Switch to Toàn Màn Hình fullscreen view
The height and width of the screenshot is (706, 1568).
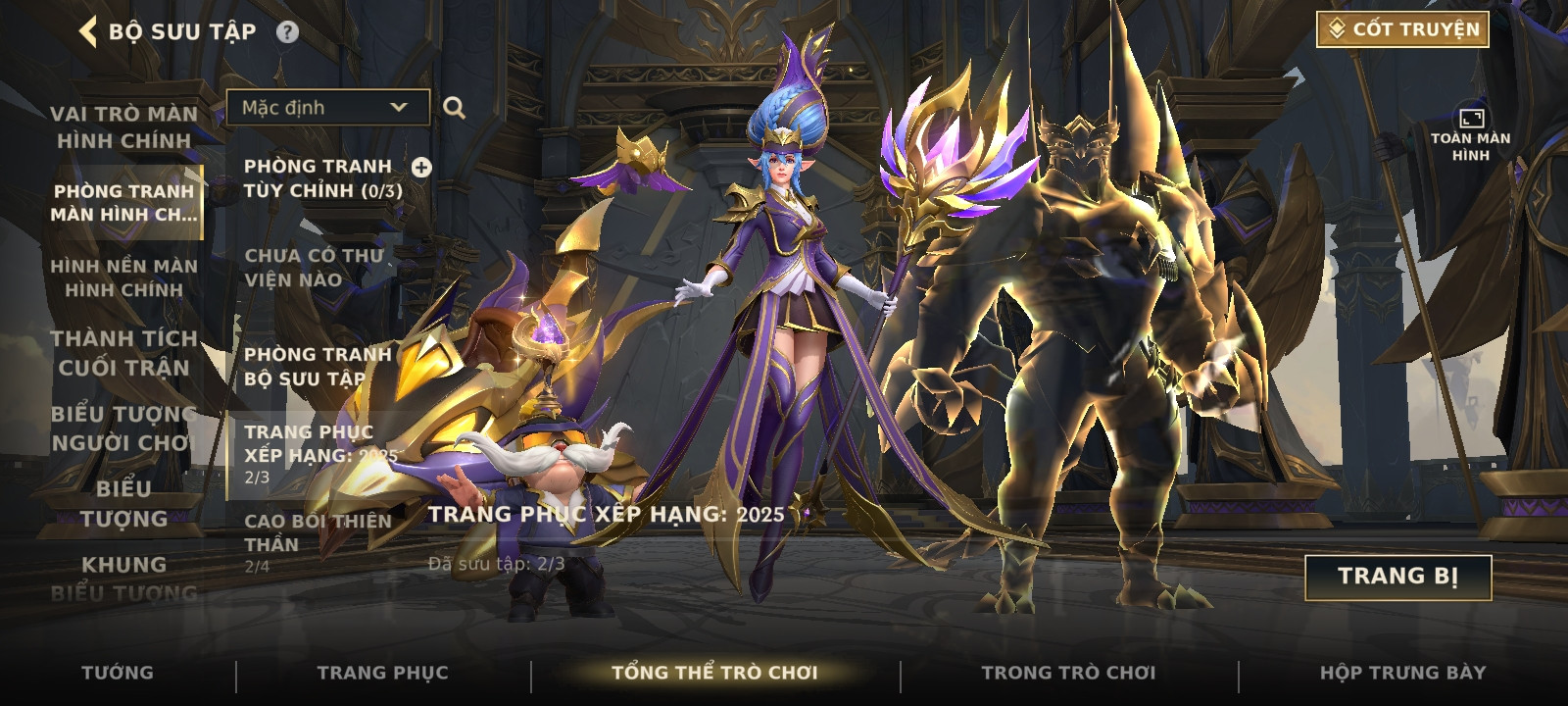pos(1470,135)
